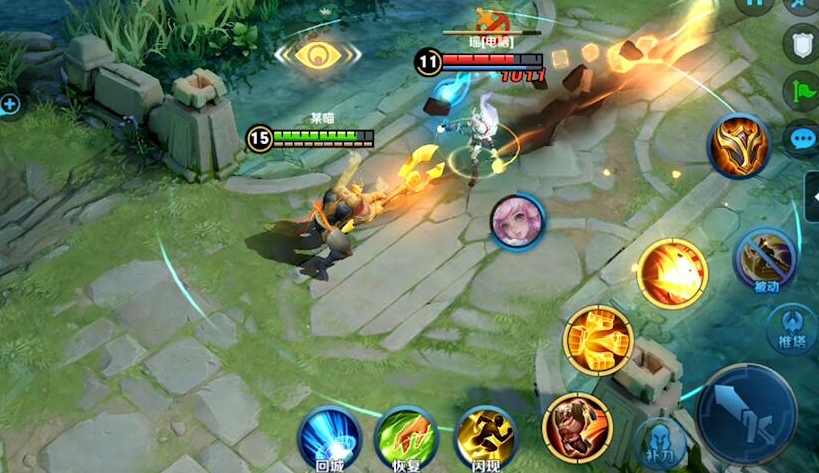This screenshot has height=473, width=819.
Task: Tap the sword basic attack button
Action: [x=746, y=412]
